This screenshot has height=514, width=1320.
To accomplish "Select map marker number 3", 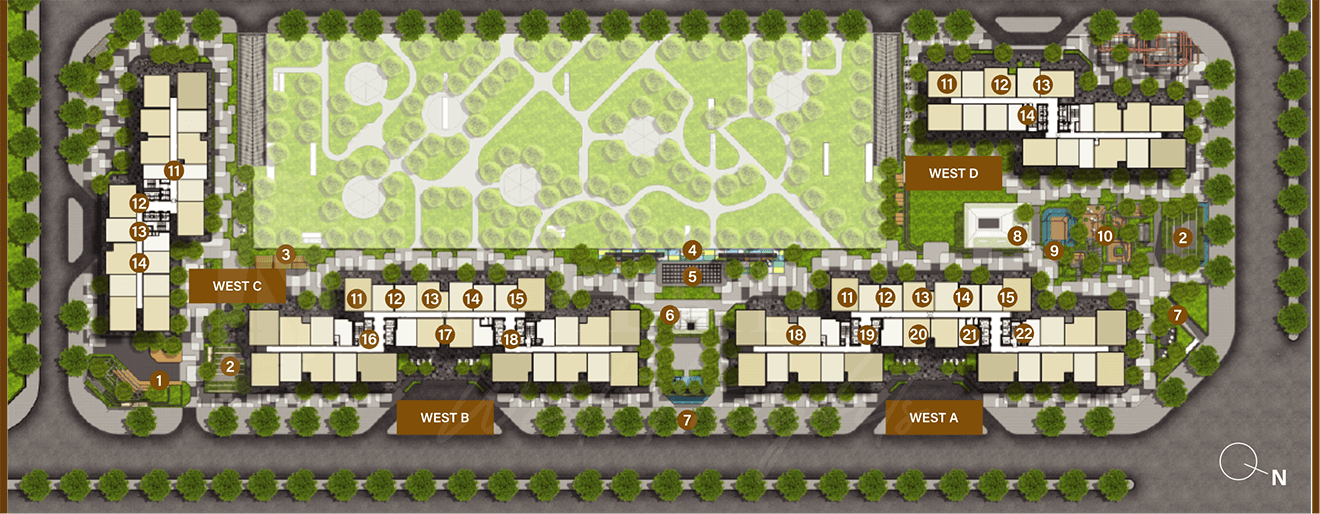I will [285, 255].
